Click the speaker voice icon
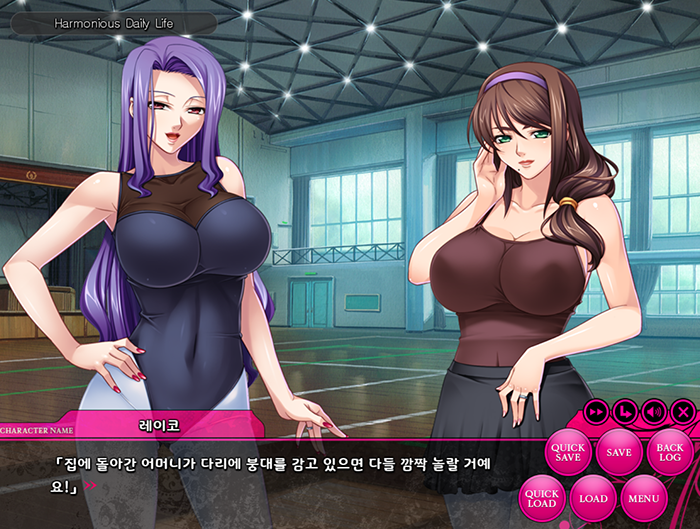The image size is (700, 529). click(654, 411)
